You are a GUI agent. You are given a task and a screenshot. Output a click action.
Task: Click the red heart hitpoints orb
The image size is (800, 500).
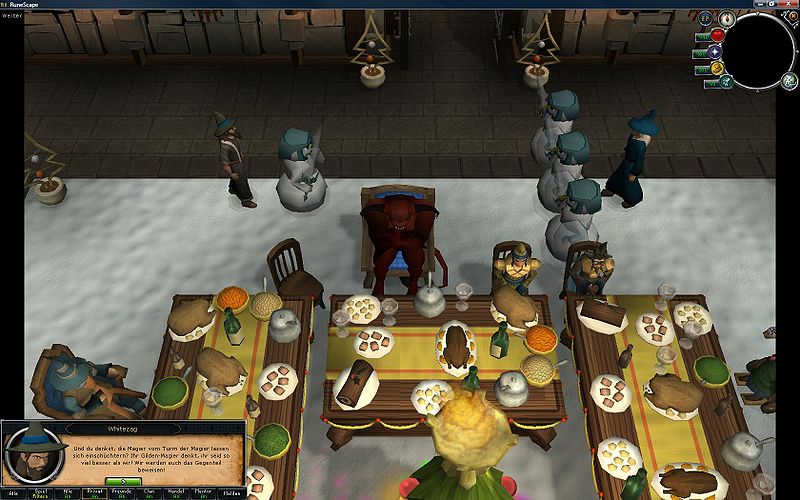717,35
